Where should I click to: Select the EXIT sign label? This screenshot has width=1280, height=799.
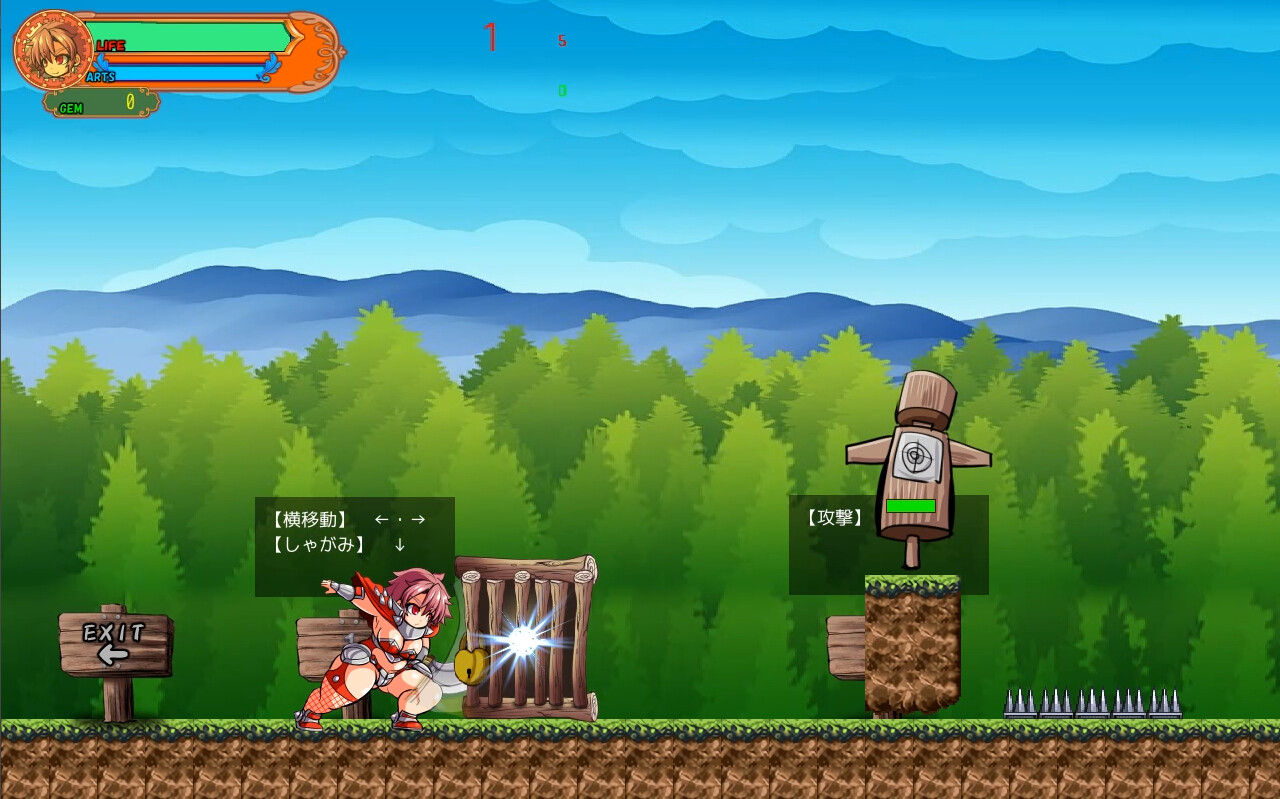click(112, 631)
